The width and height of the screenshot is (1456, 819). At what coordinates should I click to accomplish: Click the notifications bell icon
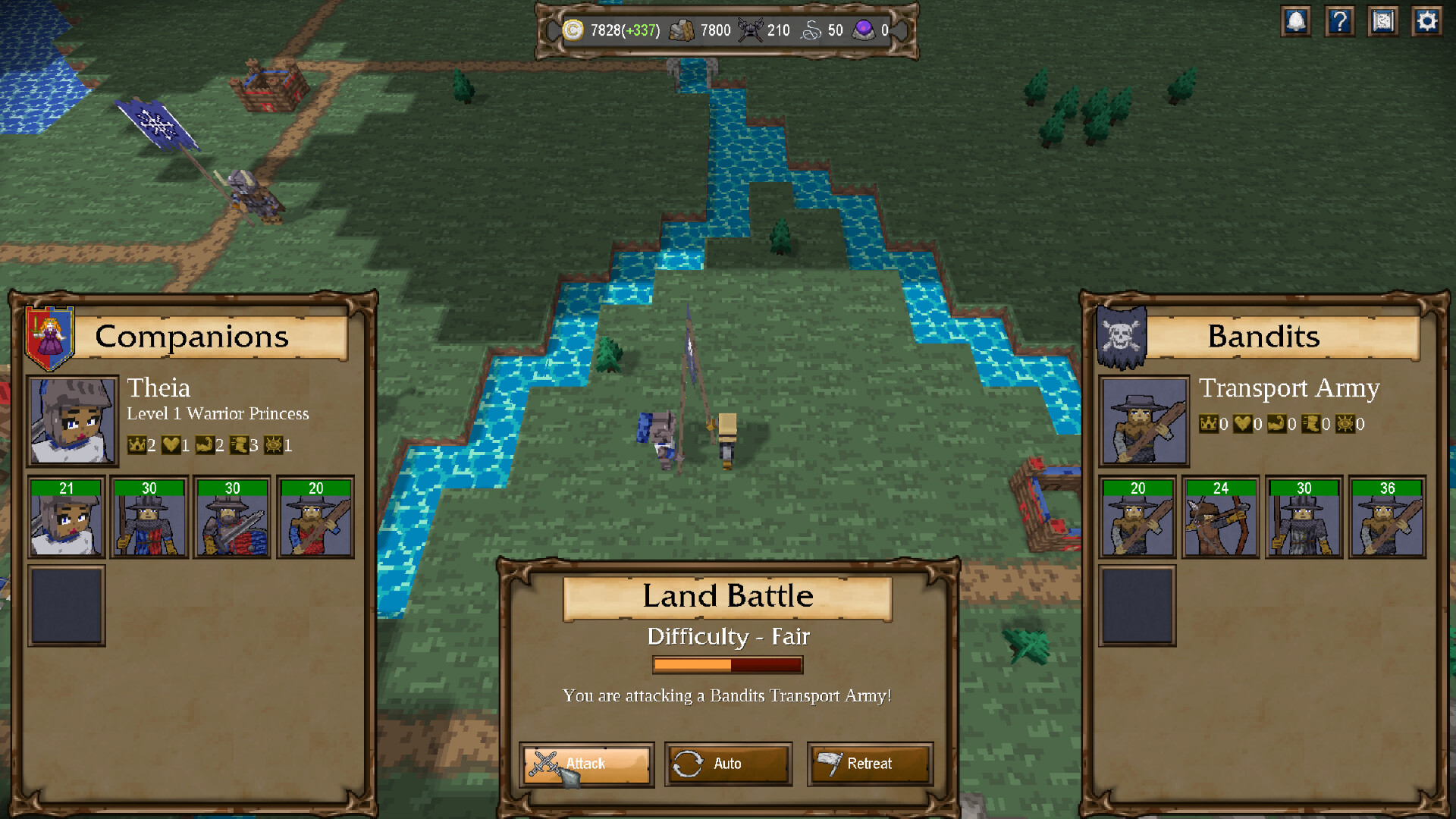[x=1296, y=21]
